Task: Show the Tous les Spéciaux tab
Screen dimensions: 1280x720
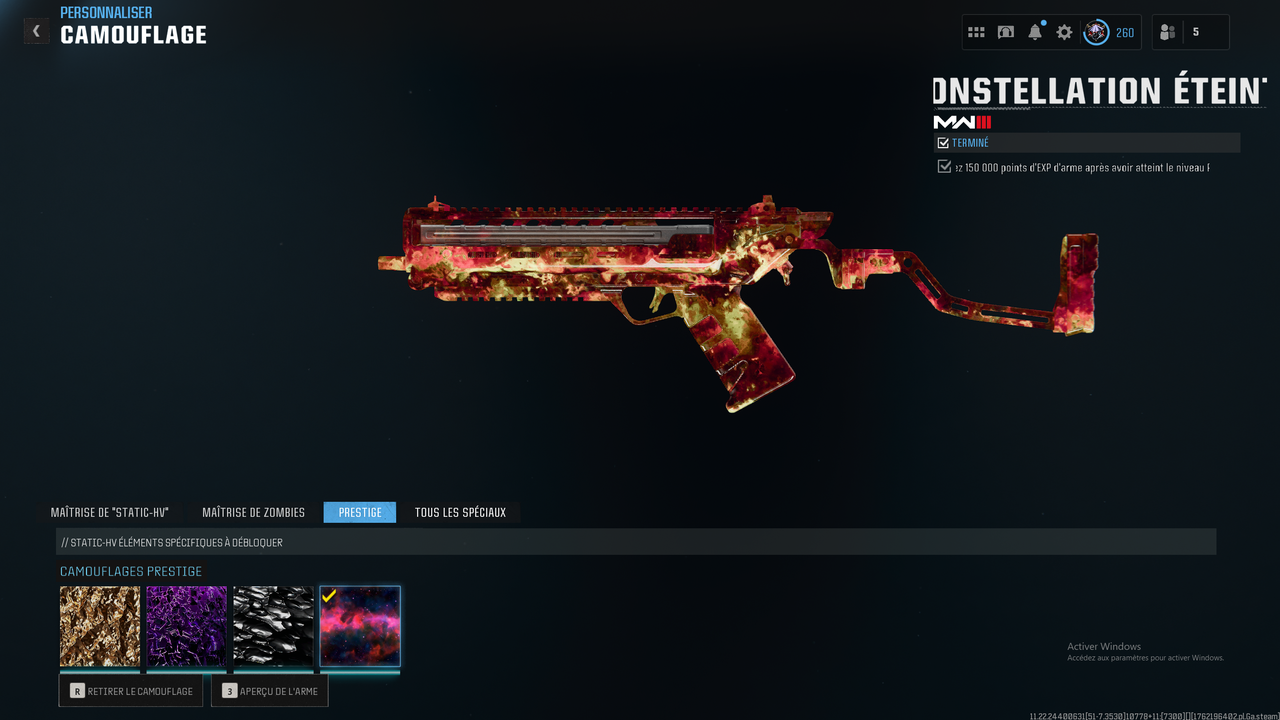Action: tap(460, 513)
